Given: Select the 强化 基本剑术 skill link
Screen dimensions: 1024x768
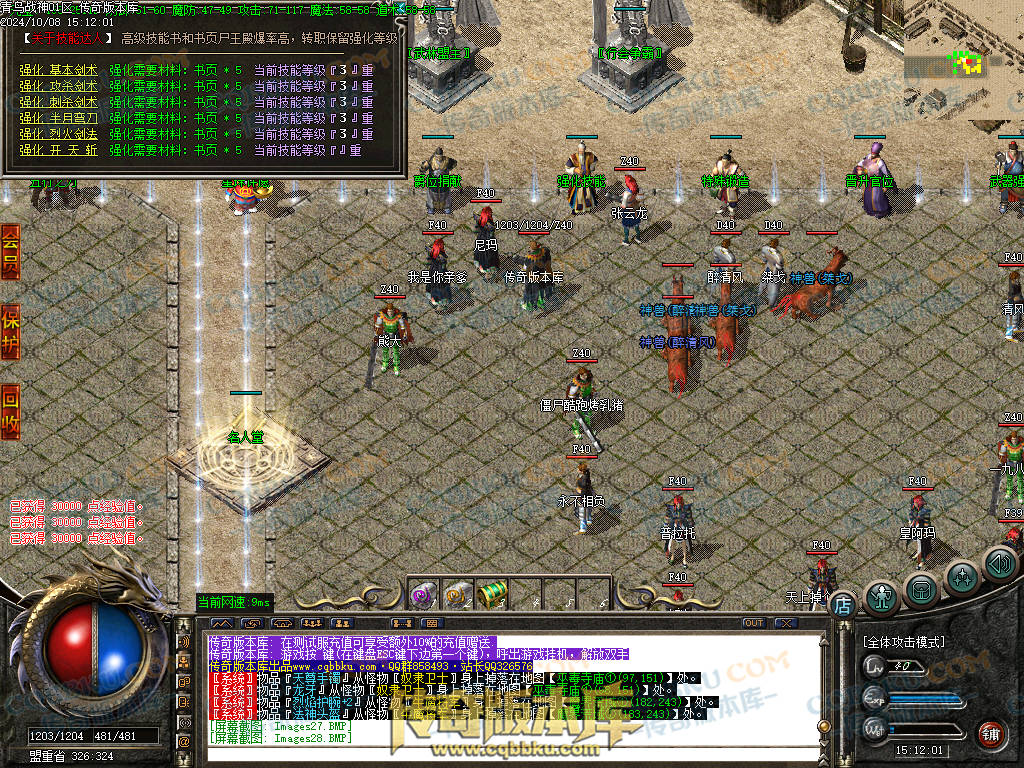Looking at the screenshot, I should pyautogui.click(x=59, y=71).
